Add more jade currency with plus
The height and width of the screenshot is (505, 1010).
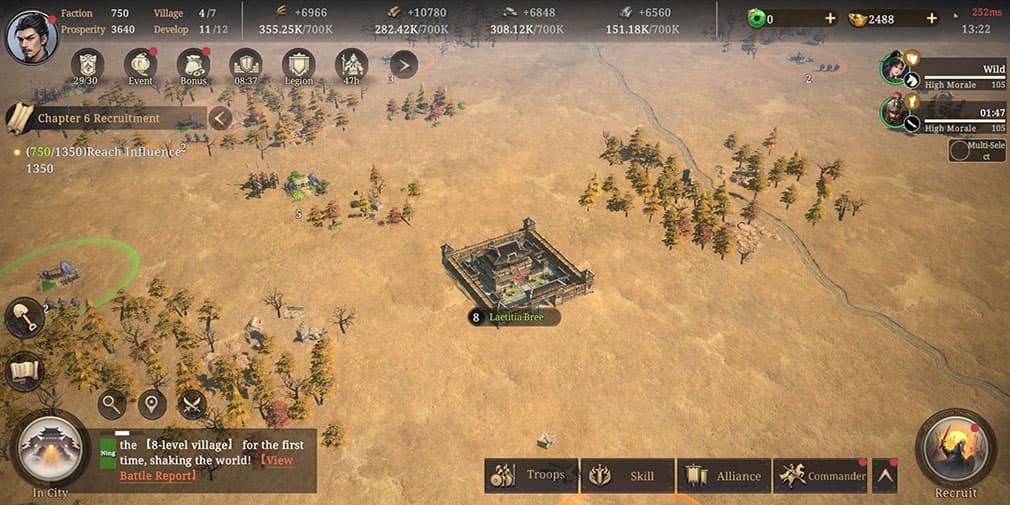pos(829,19)
